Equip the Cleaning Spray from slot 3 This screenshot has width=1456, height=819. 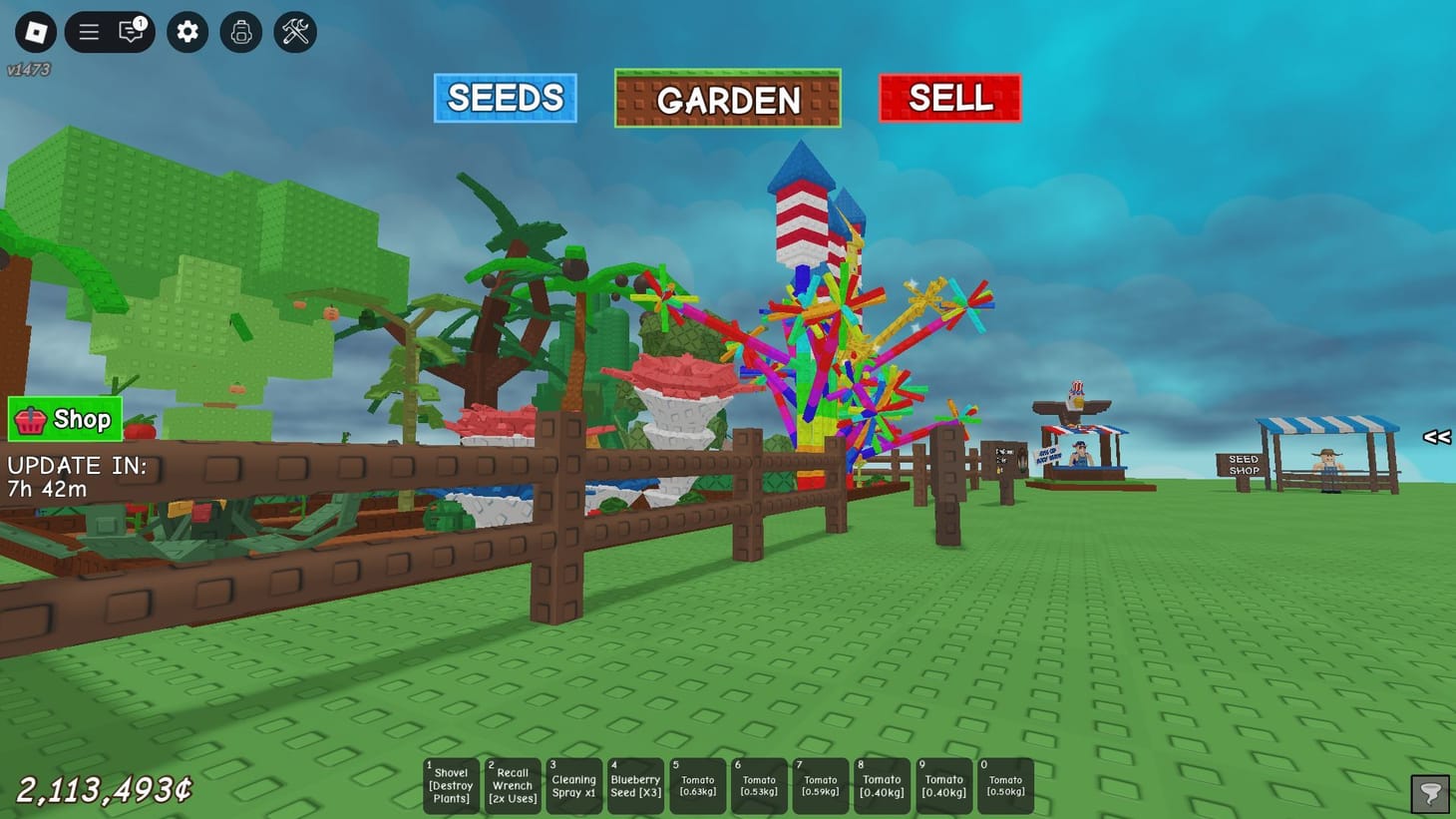573,785
